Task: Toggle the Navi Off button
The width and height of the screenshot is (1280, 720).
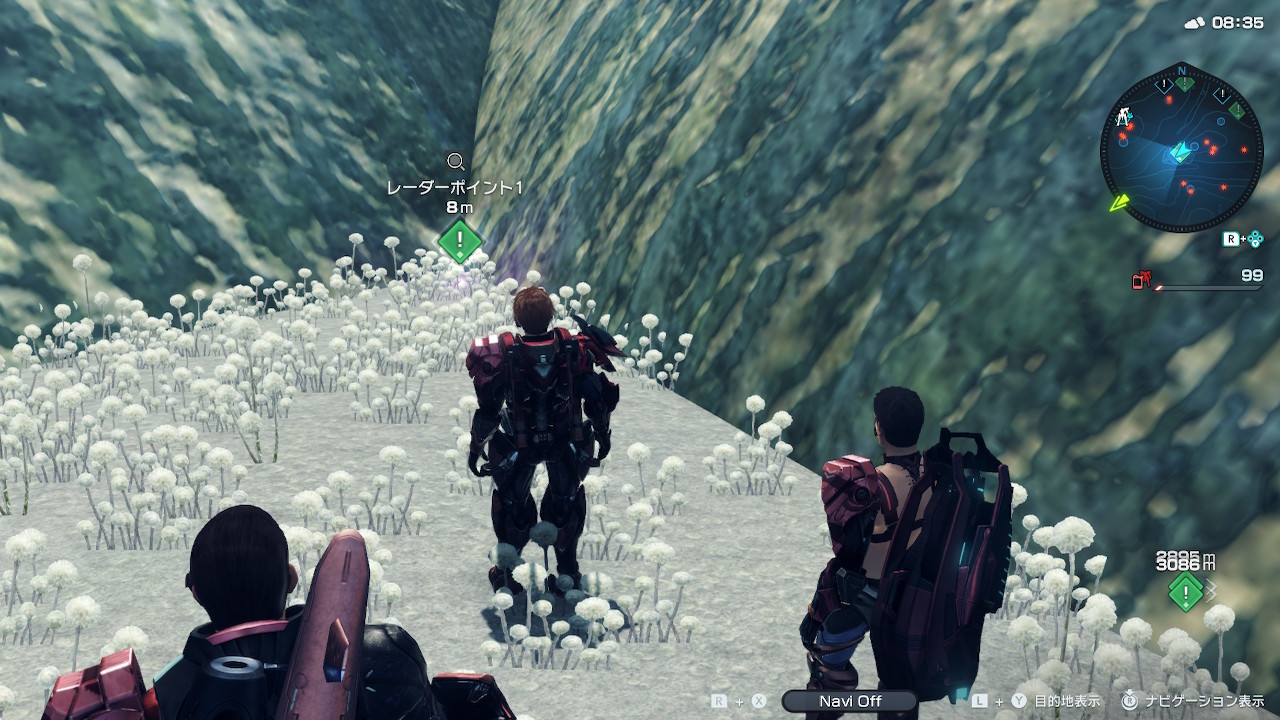Action: coord(850,701)
